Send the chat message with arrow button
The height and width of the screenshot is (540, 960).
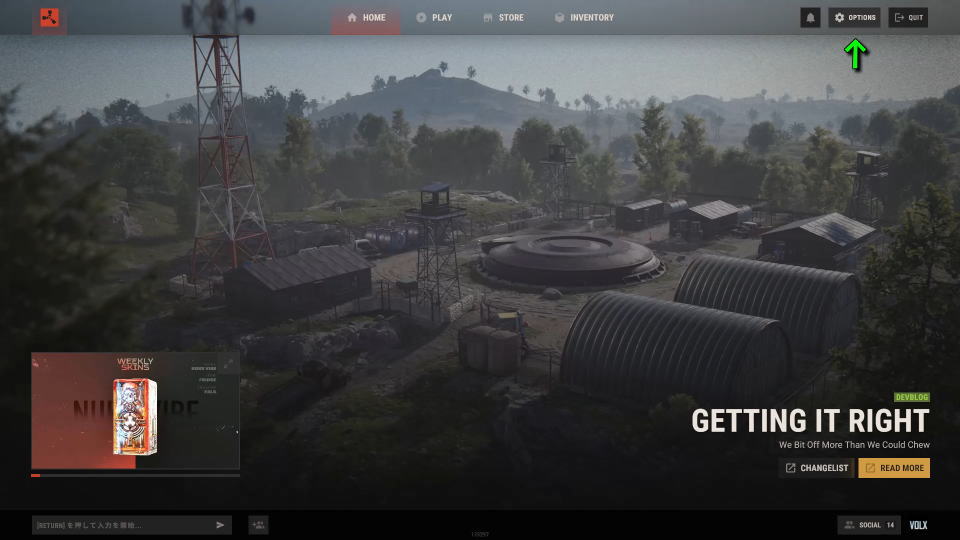coord(221,525)
